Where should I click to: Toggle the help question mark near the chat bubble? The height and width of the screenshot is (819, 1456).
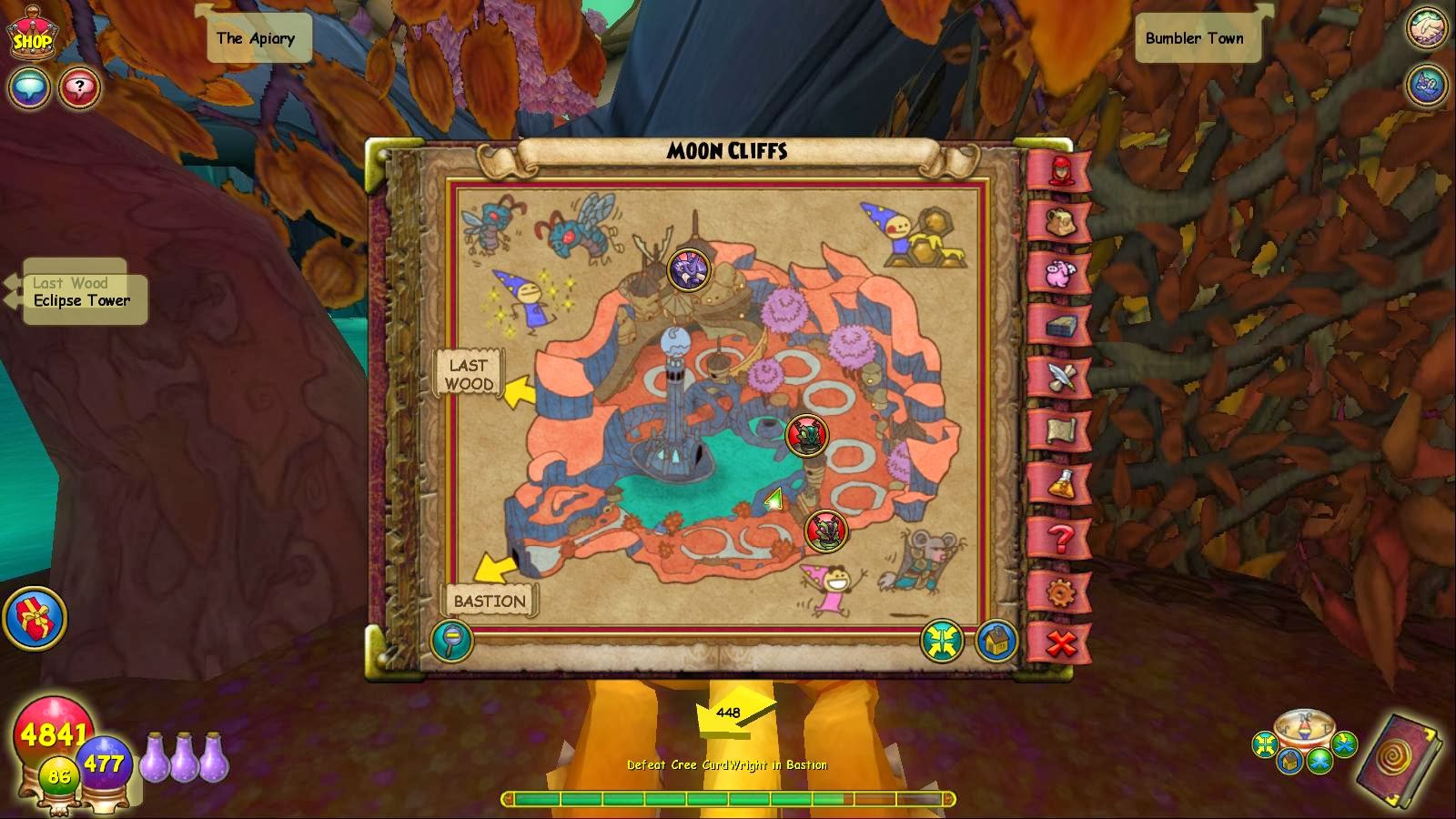pos(80,89)
